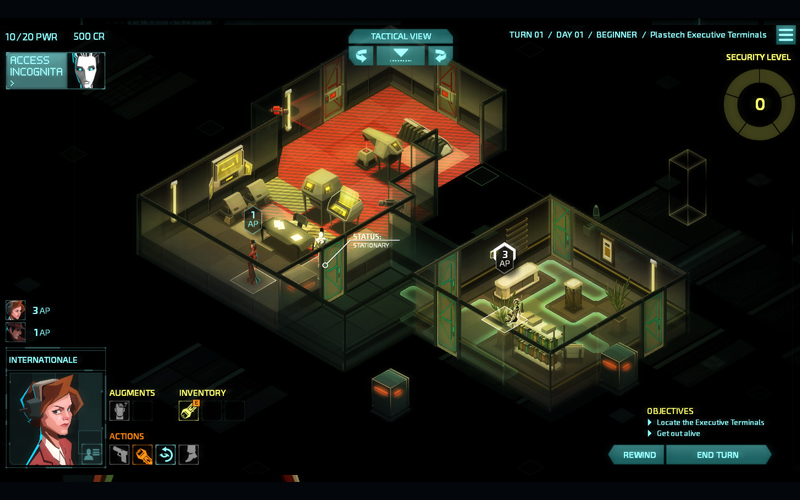Rotate camera with the right arrow button

[x=439, y=56]
